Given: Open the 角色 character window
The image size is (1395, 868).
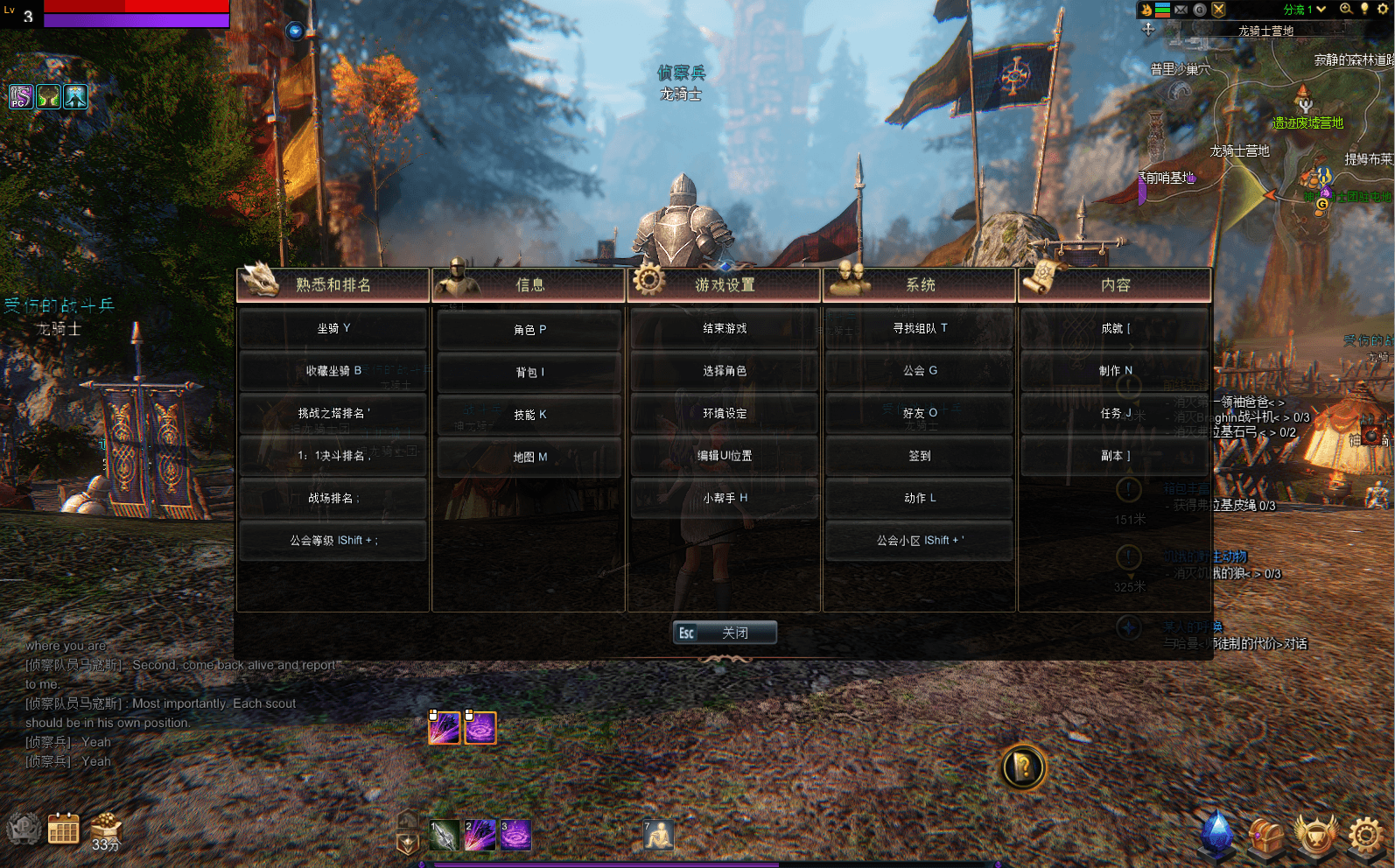Looking at the screenshot, I should [529, 330].
